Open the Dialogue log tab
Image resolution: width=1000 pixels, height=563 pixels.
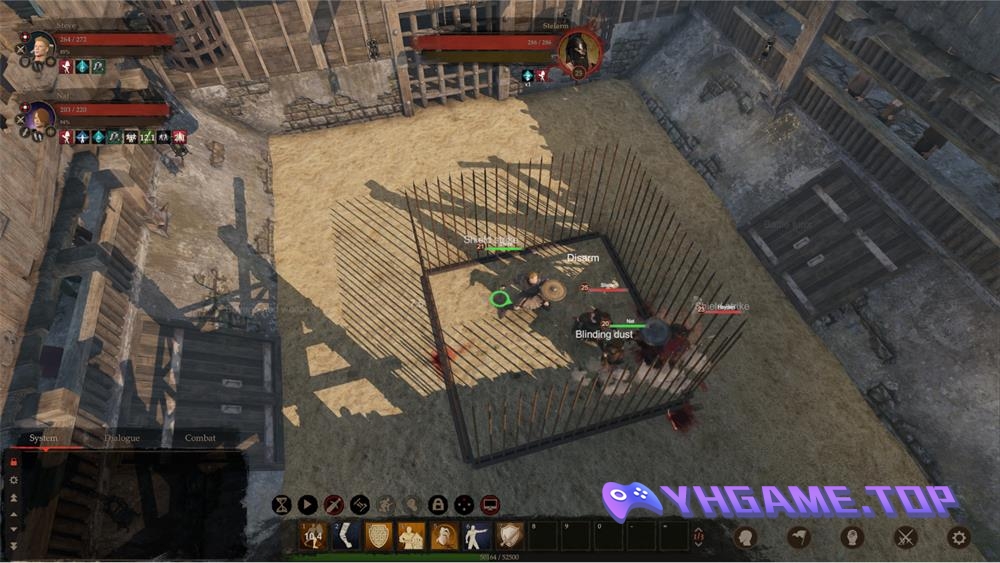tap(122, 438)
